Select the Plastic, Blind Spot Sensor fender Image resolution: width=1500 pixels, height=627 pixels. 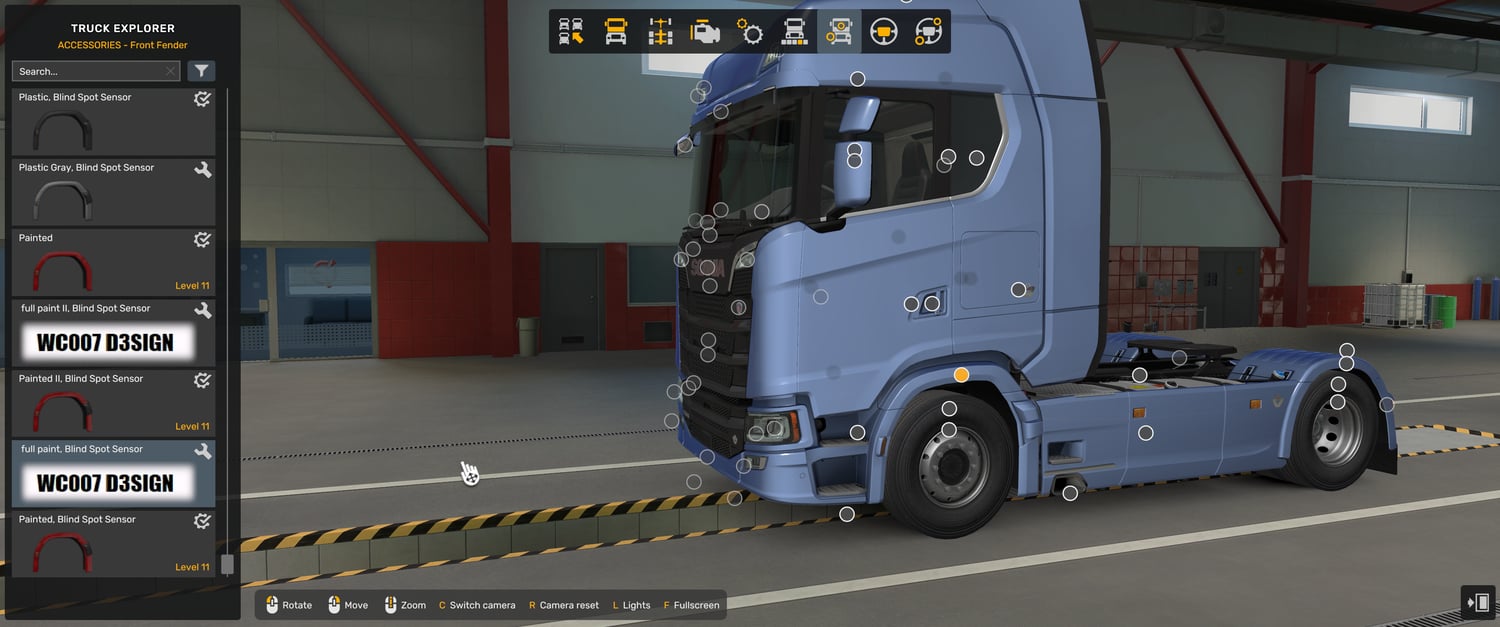[113, 122]
